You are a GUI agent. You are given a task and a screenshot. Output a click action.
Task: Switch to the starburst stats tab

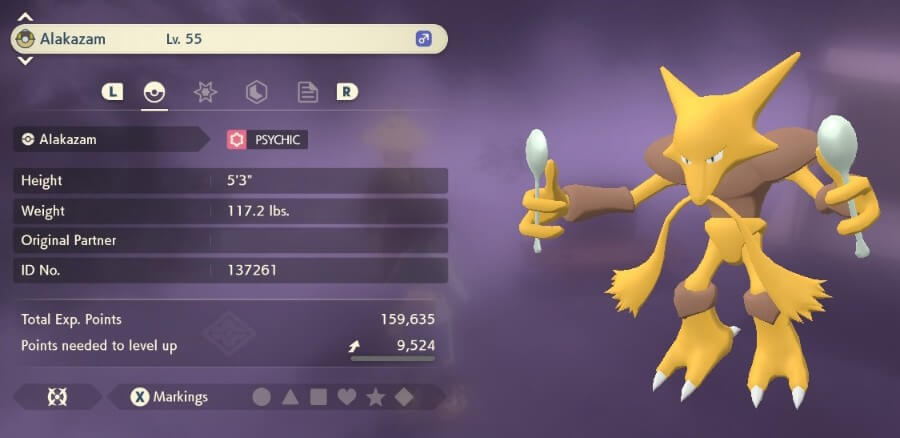click(205, 92)
